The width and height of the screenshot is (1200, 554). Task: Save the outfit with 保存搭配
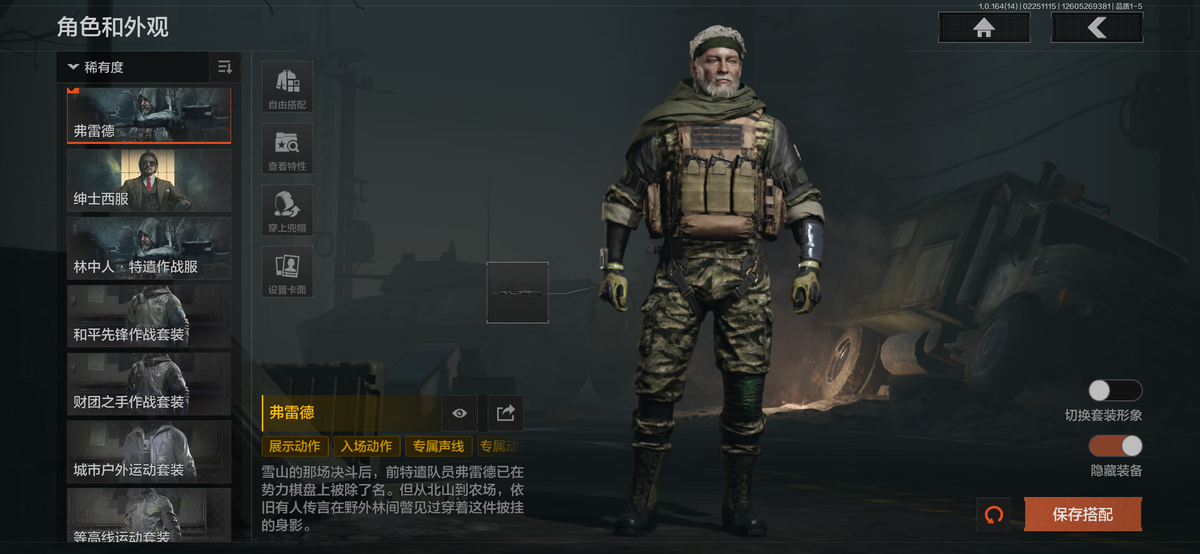point(1082,515)
